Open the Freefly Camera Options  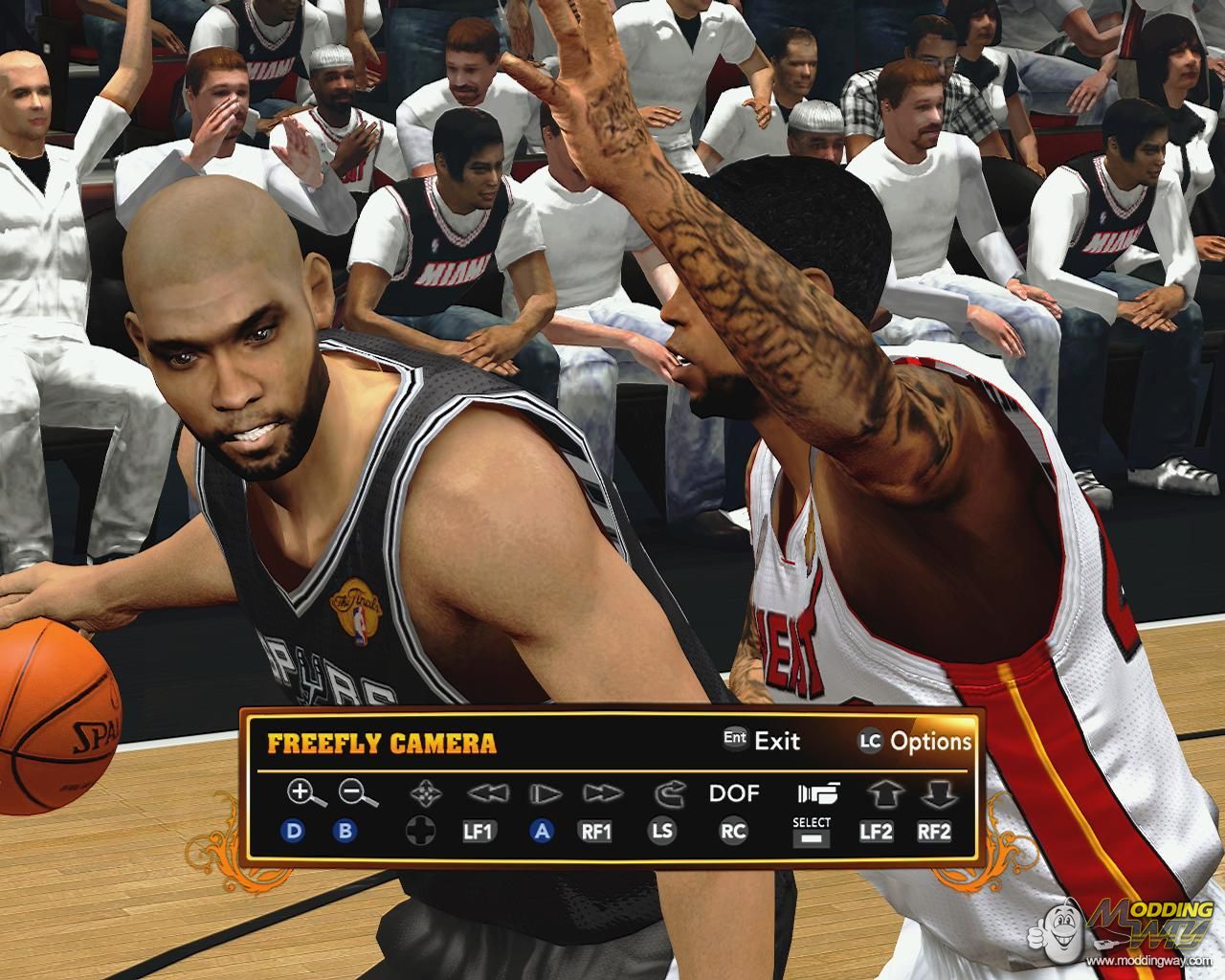coord(915,741)
